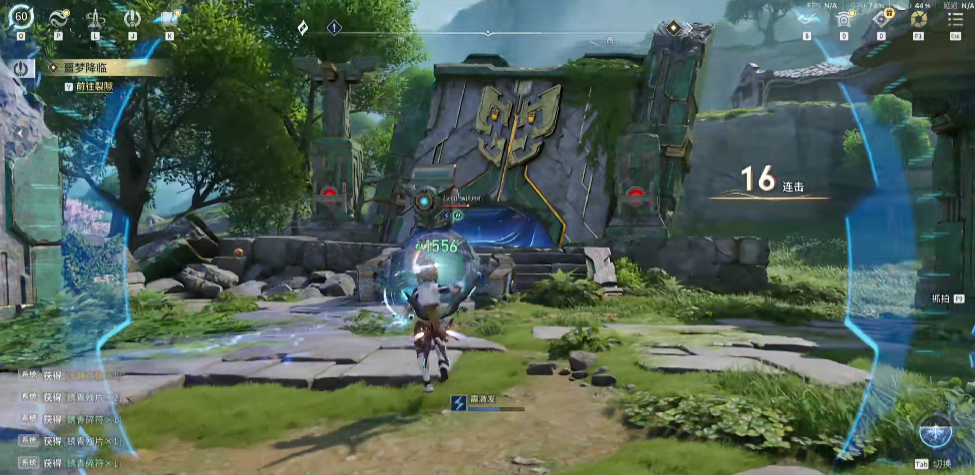Select the 噩梦降临 quest tracker
975x475 pixels.
100,67
